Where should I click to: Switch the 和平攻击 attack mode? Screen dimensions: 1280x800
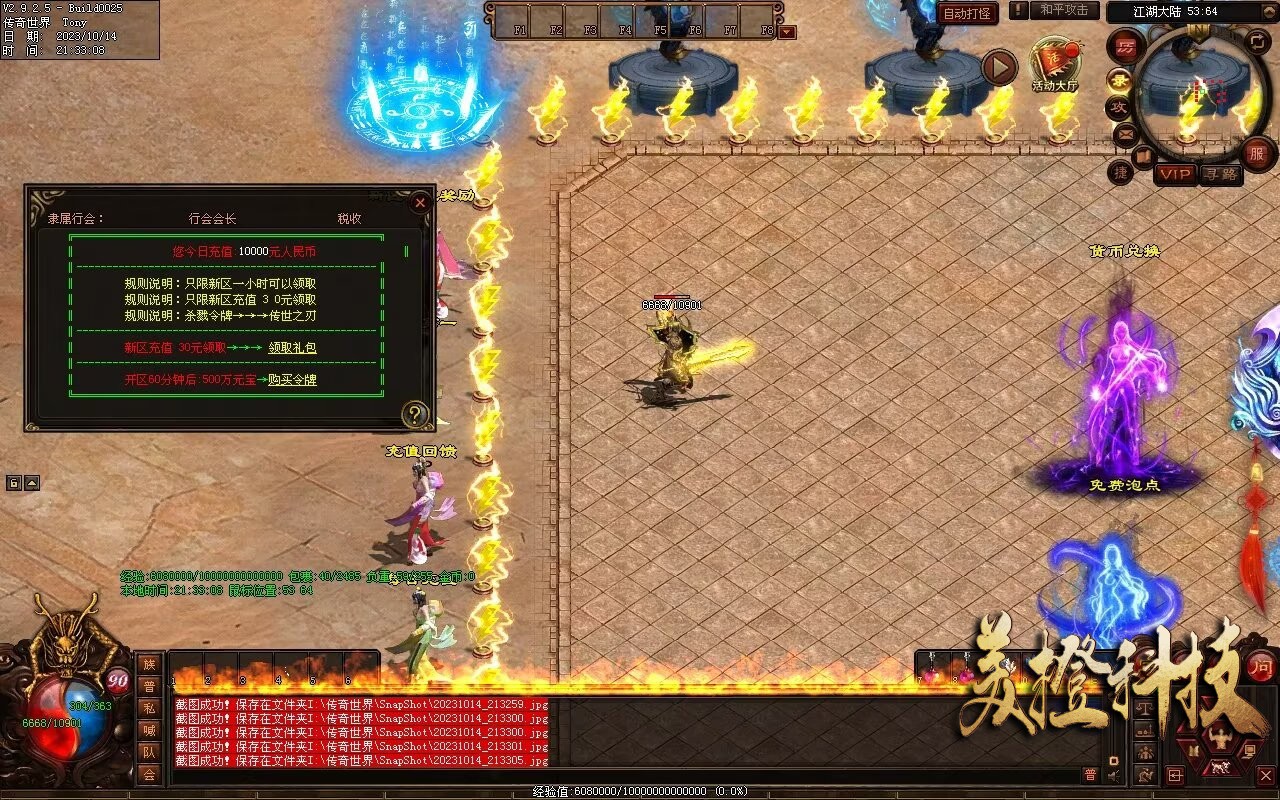1064,10
